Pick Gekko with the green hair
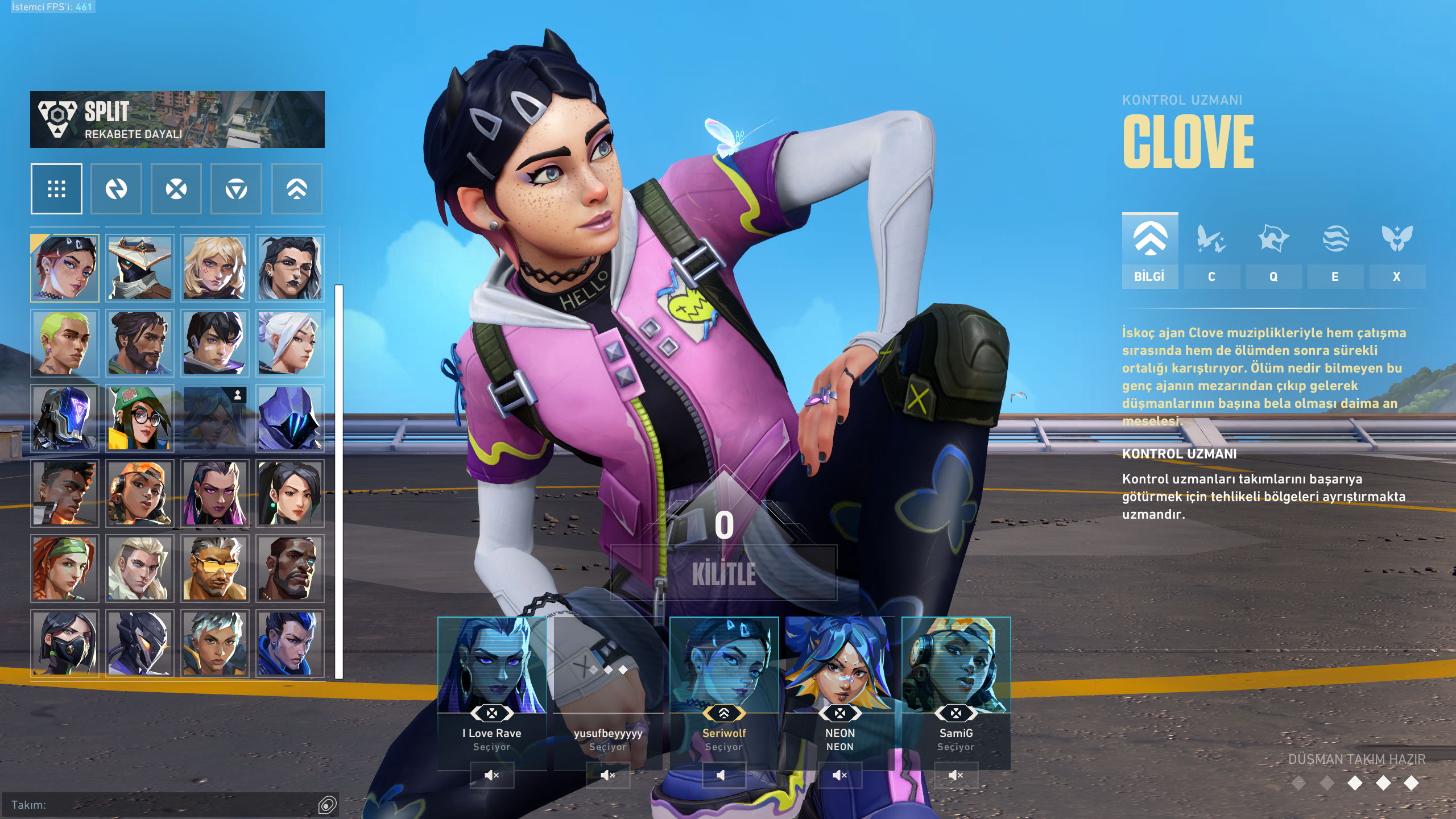This screenshot has height=819, width=1456. pyautogui.click(x=65, y=344)
